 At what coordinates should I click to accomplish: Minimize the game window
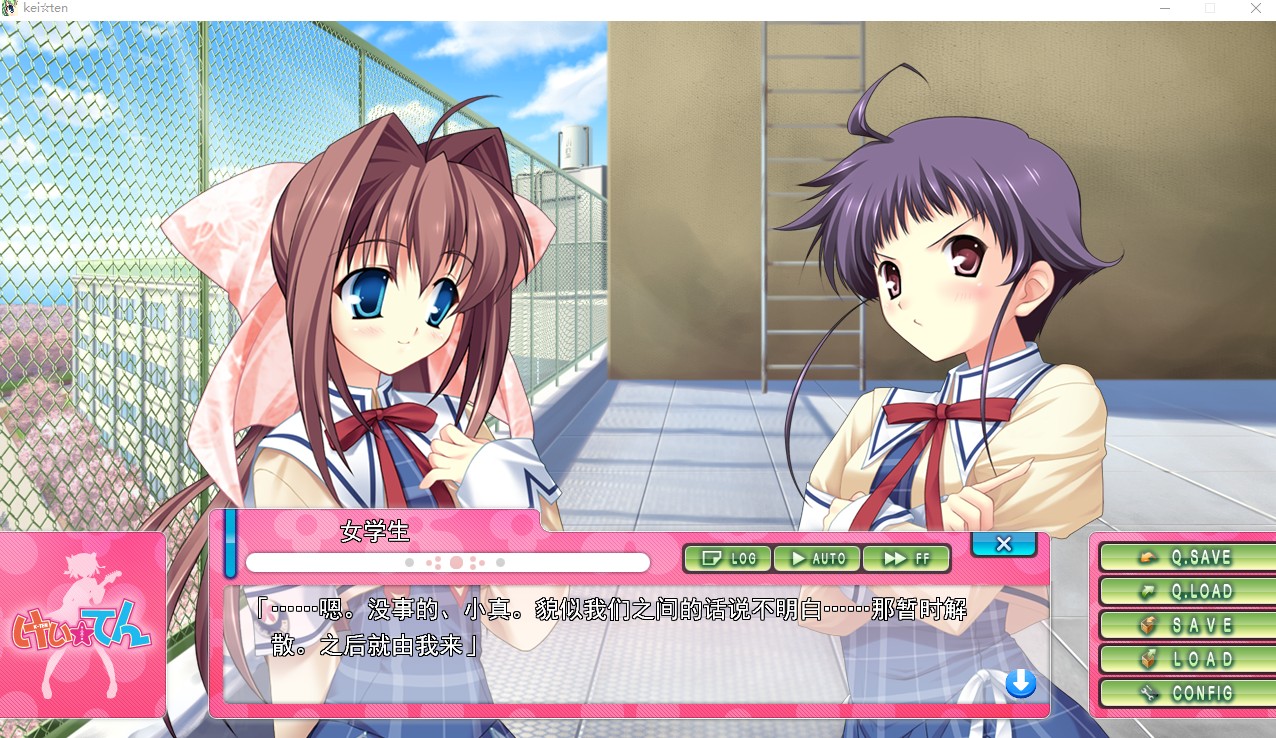(1165, 8)
